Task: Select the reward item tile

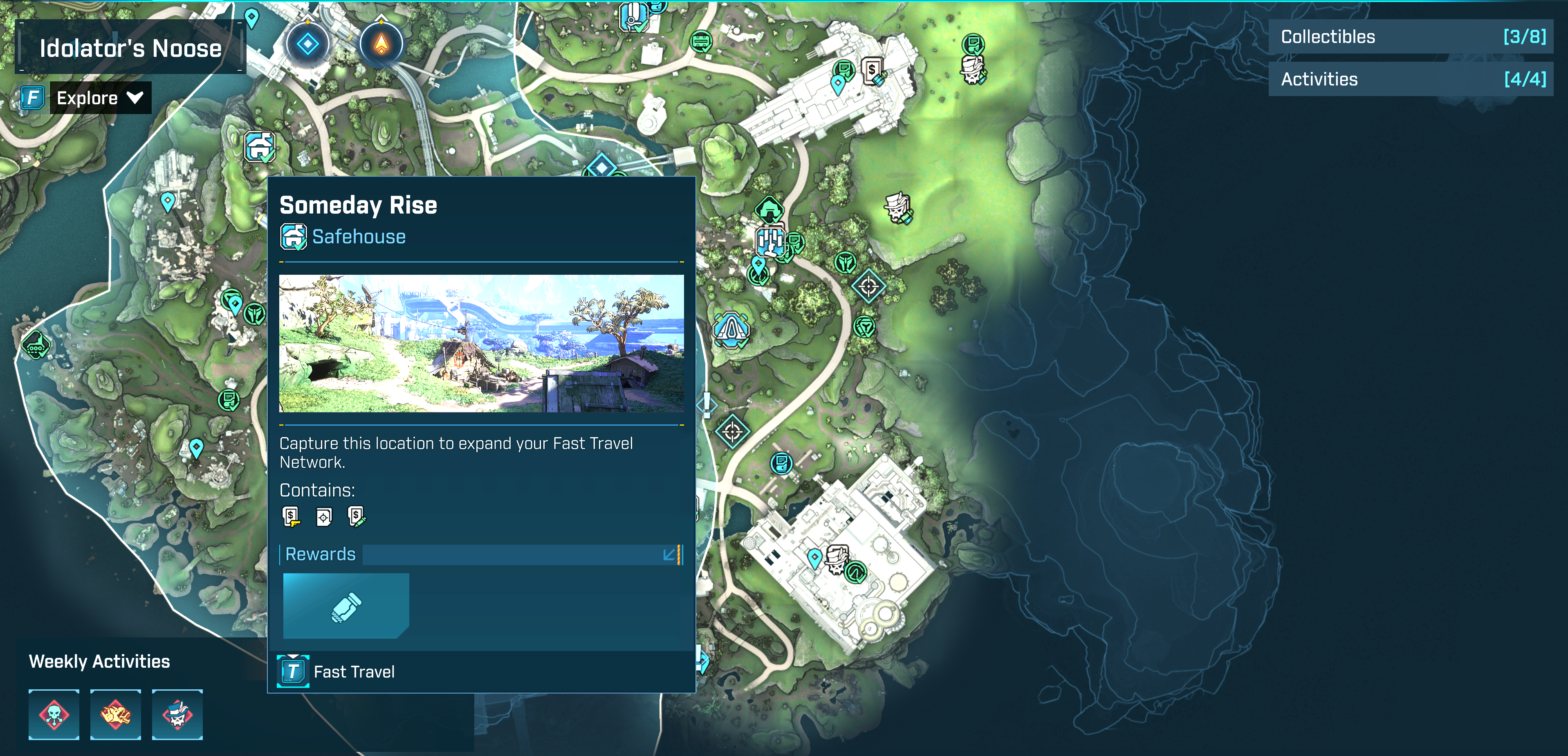Action: pos(346,606)
